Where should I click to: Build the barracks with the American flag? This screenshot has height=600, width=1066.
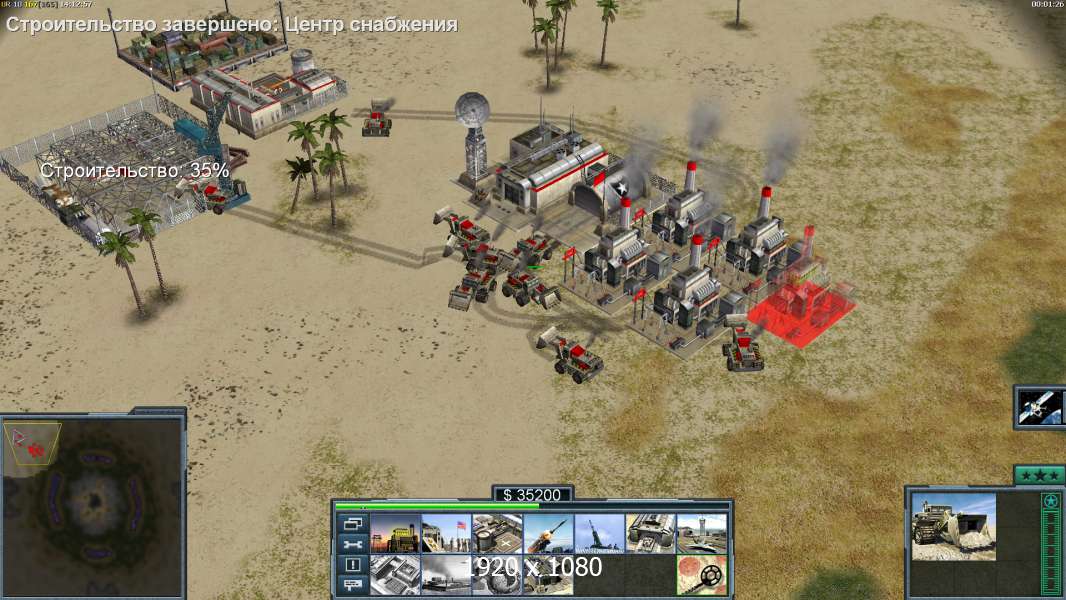[x=446, y=533]
